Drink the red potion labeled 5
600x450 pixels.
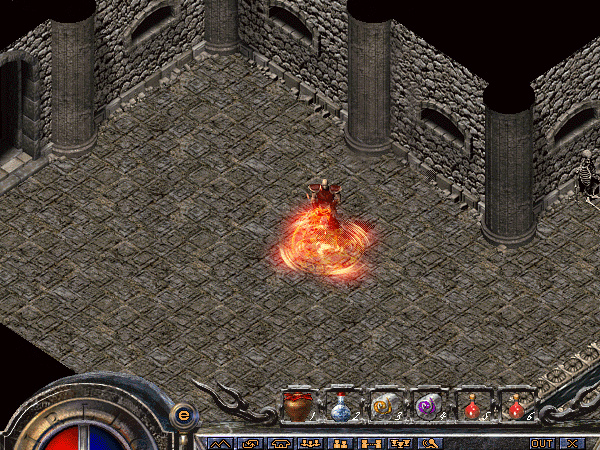[471, 406]
